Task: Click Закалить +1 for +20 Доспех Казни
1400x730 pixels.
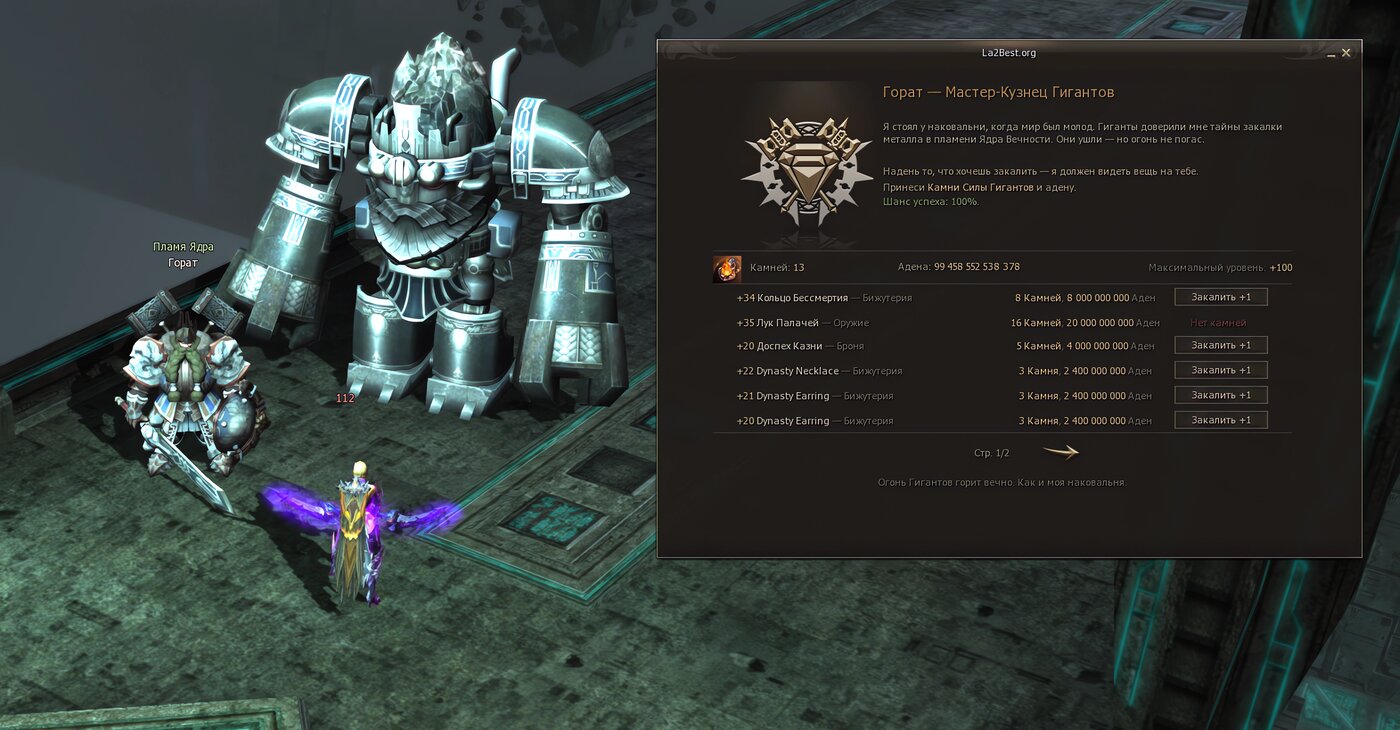Action: point(1220,345)
